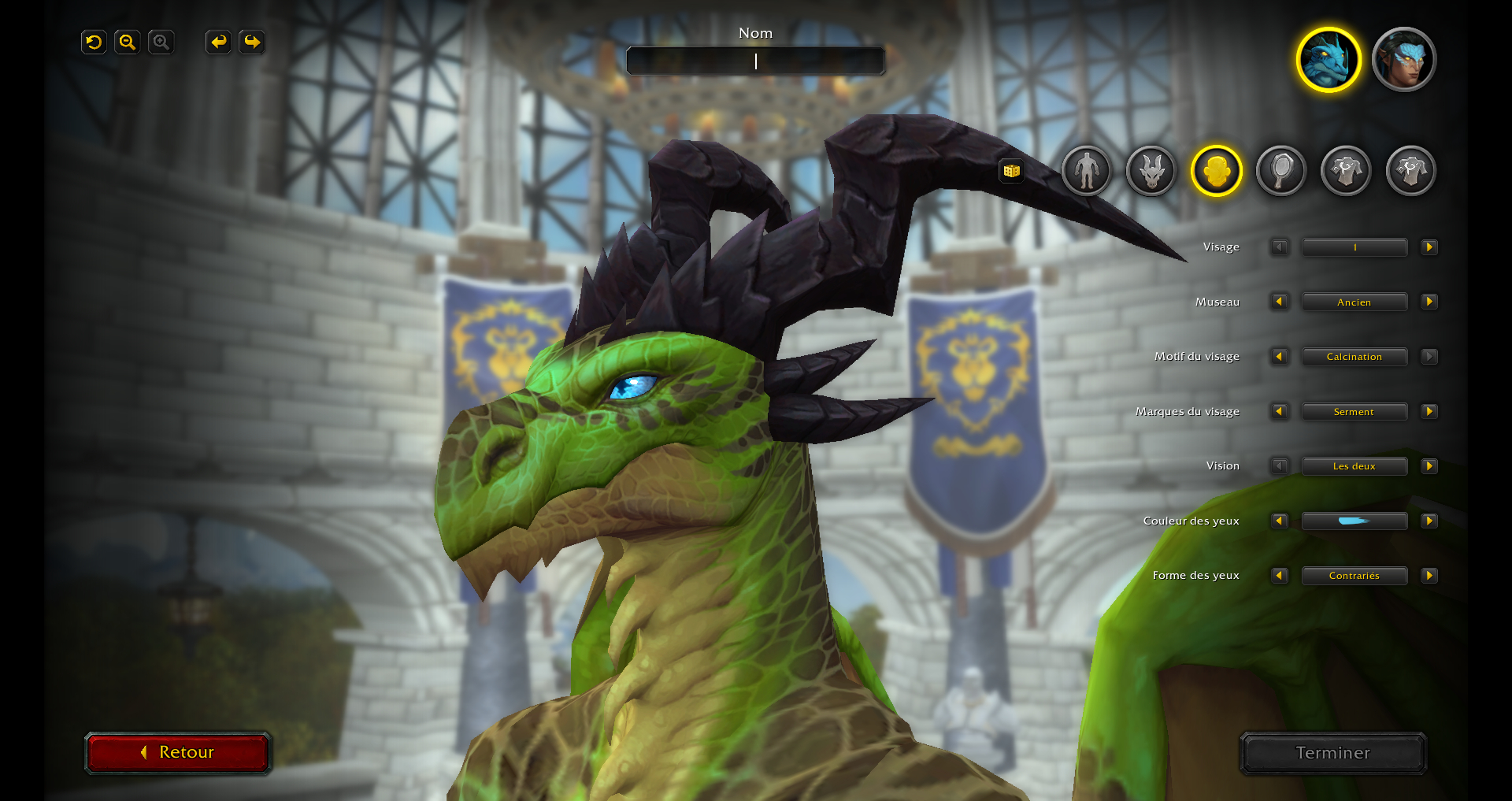Open the body customization tab
The height and width of the screenshot is (801, 1512).
pyautogui.click(x=1086, y=170)
